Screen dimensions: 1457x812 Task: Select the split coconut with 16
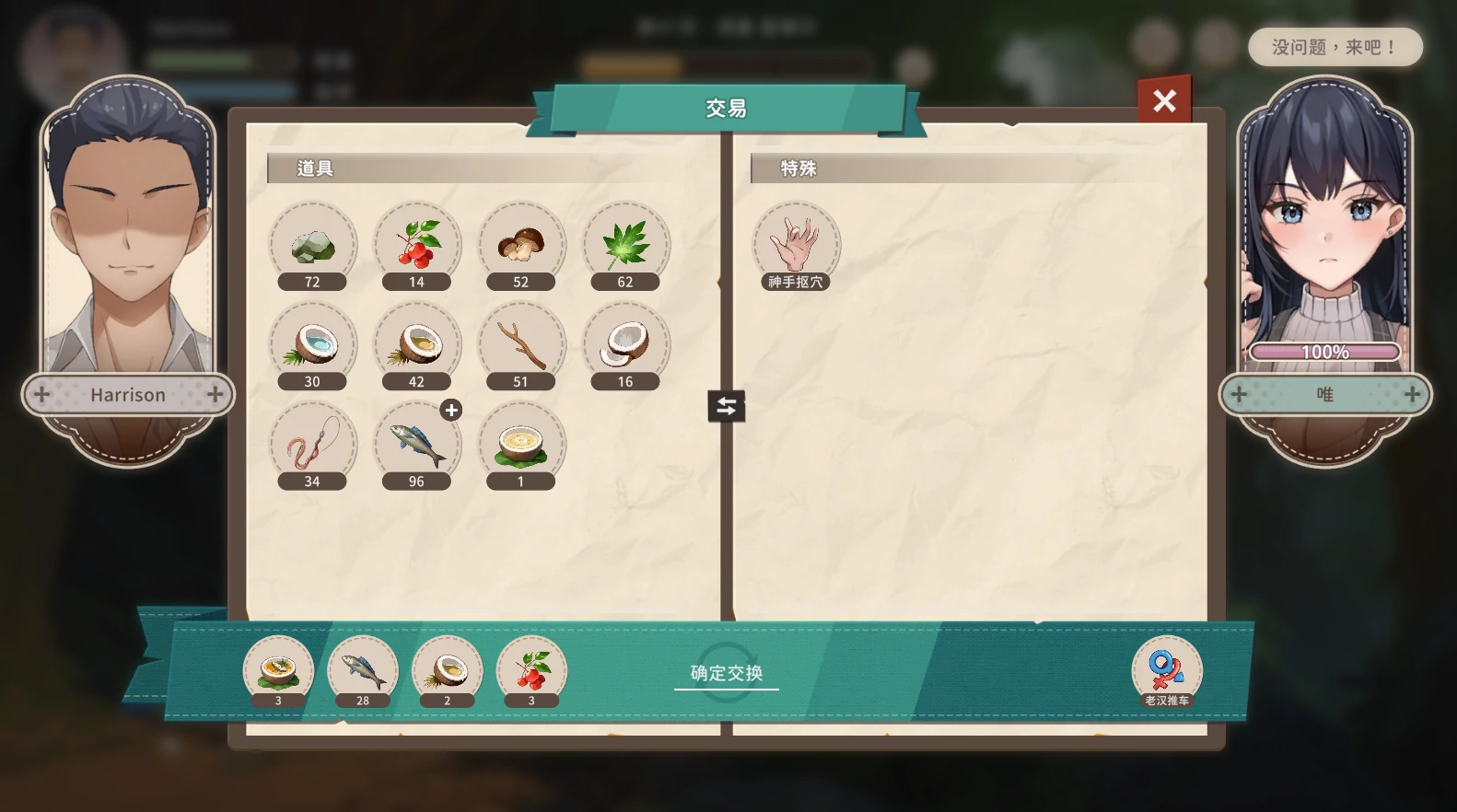point(625,344)
